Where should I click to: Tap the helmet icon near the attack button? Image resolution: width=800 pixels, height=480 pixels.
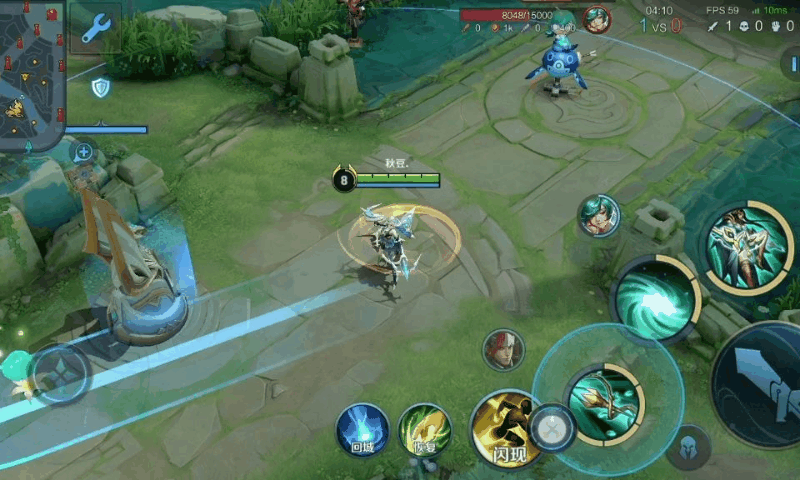(x=687, y=446)
